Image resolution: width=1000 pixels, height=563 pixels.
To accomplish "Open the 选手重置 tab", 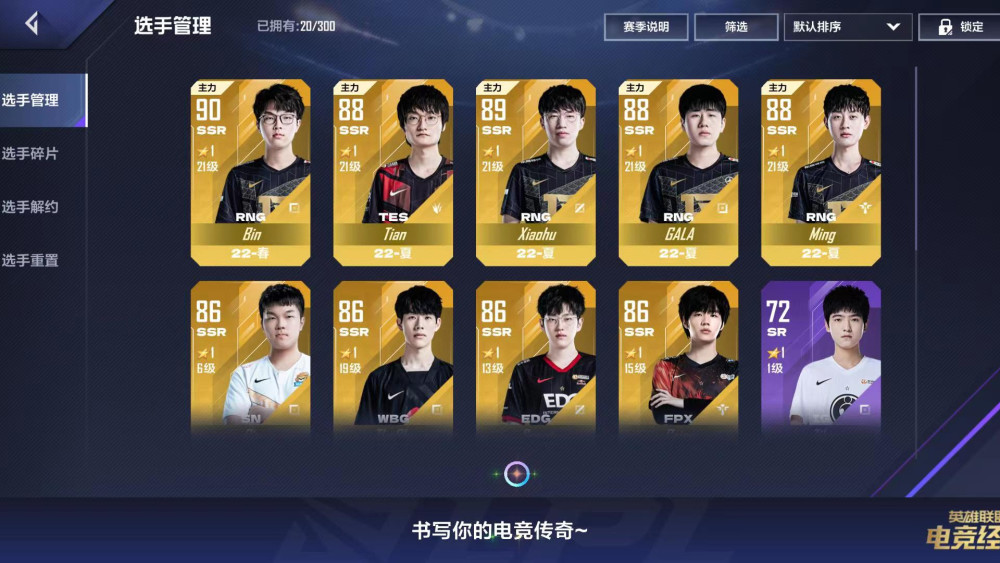I will (x=31, y=260).
